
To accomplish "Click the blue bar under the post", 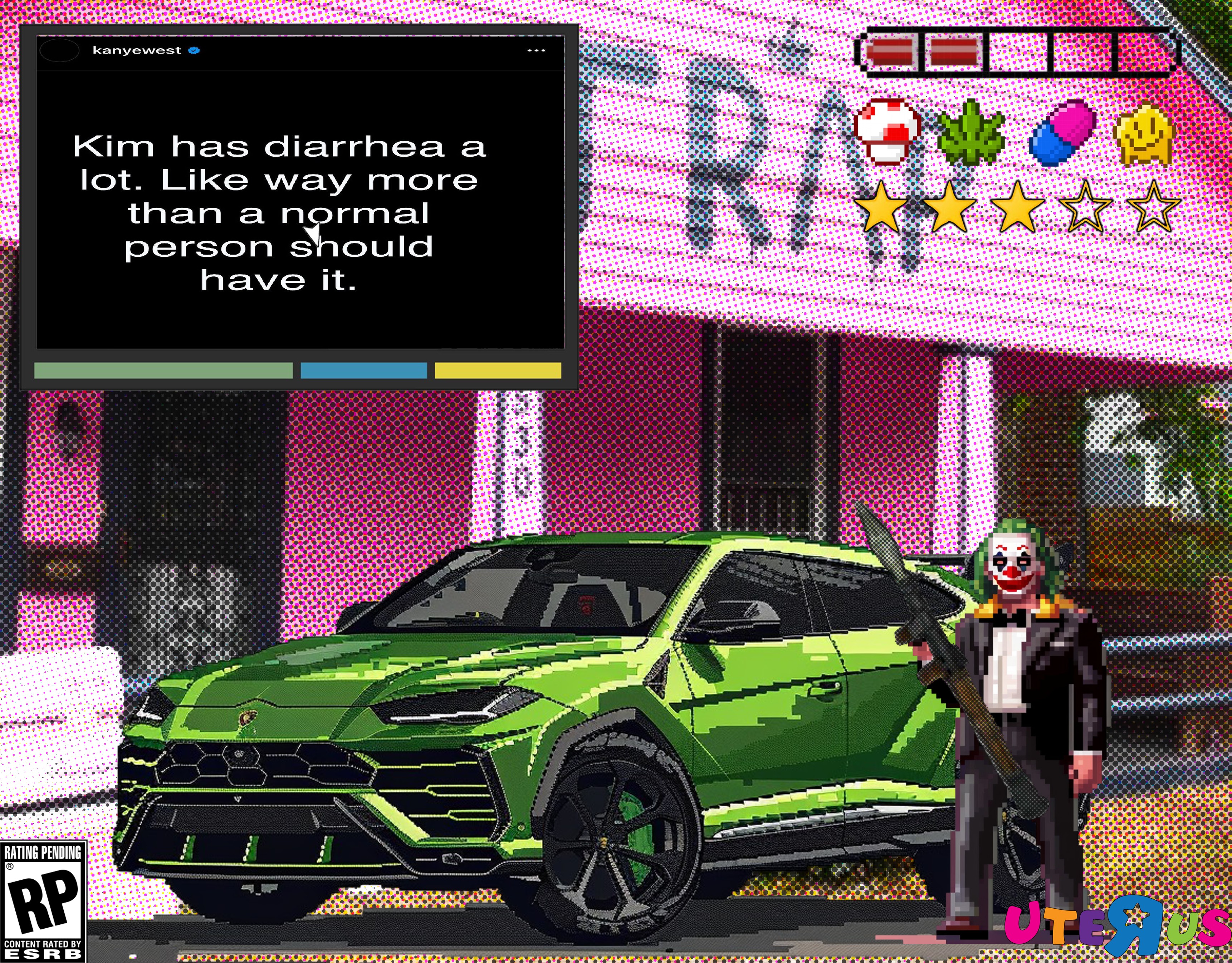I will coord(363,370).
